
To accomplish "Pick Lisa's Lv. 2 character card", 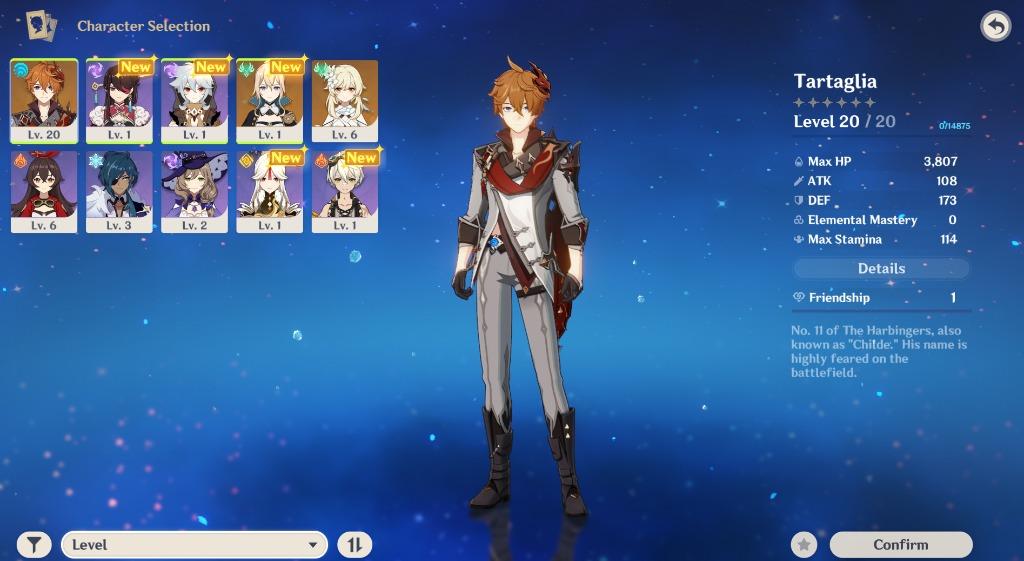I will [194, 191].
